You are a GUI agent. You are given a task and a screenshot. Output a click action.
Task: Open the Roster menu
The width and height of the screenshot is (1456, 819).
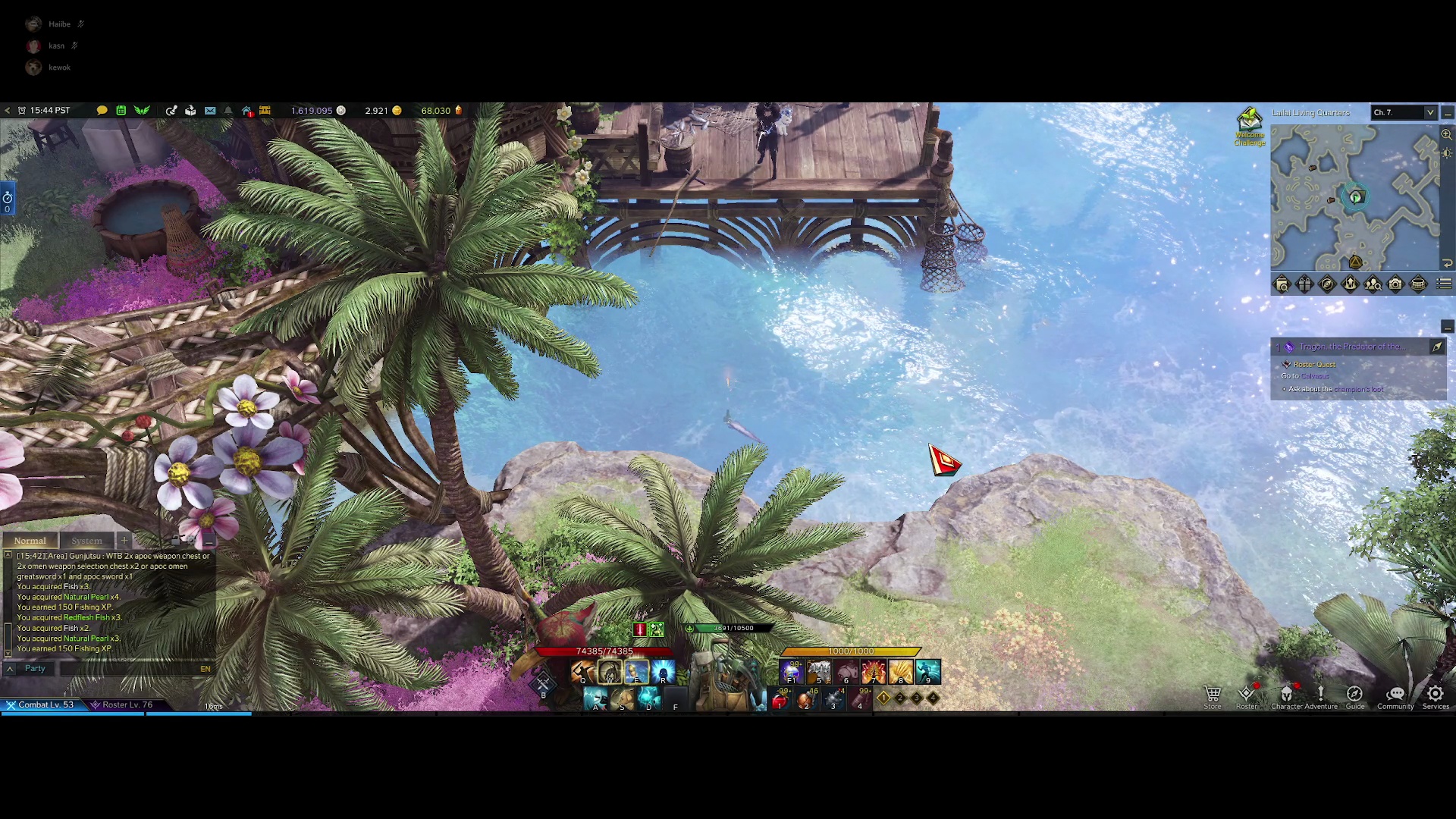(1247, 695)
